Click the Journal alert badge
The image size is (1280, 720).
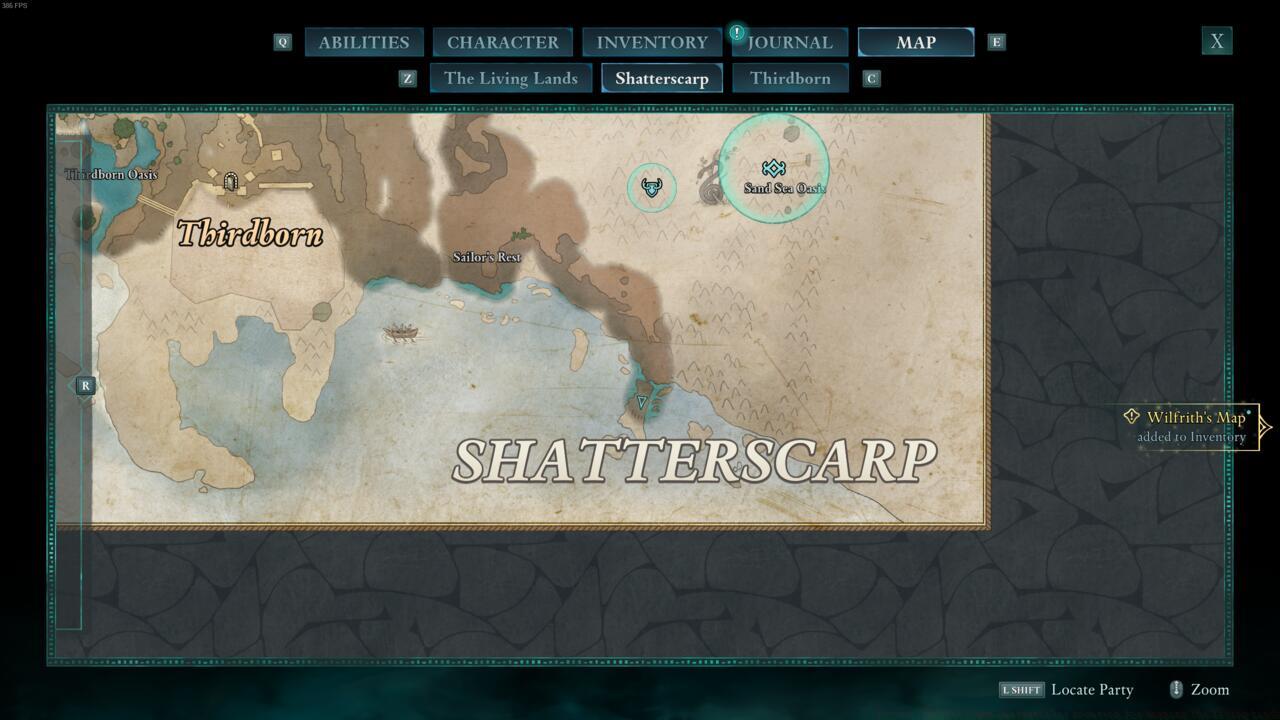737,31
